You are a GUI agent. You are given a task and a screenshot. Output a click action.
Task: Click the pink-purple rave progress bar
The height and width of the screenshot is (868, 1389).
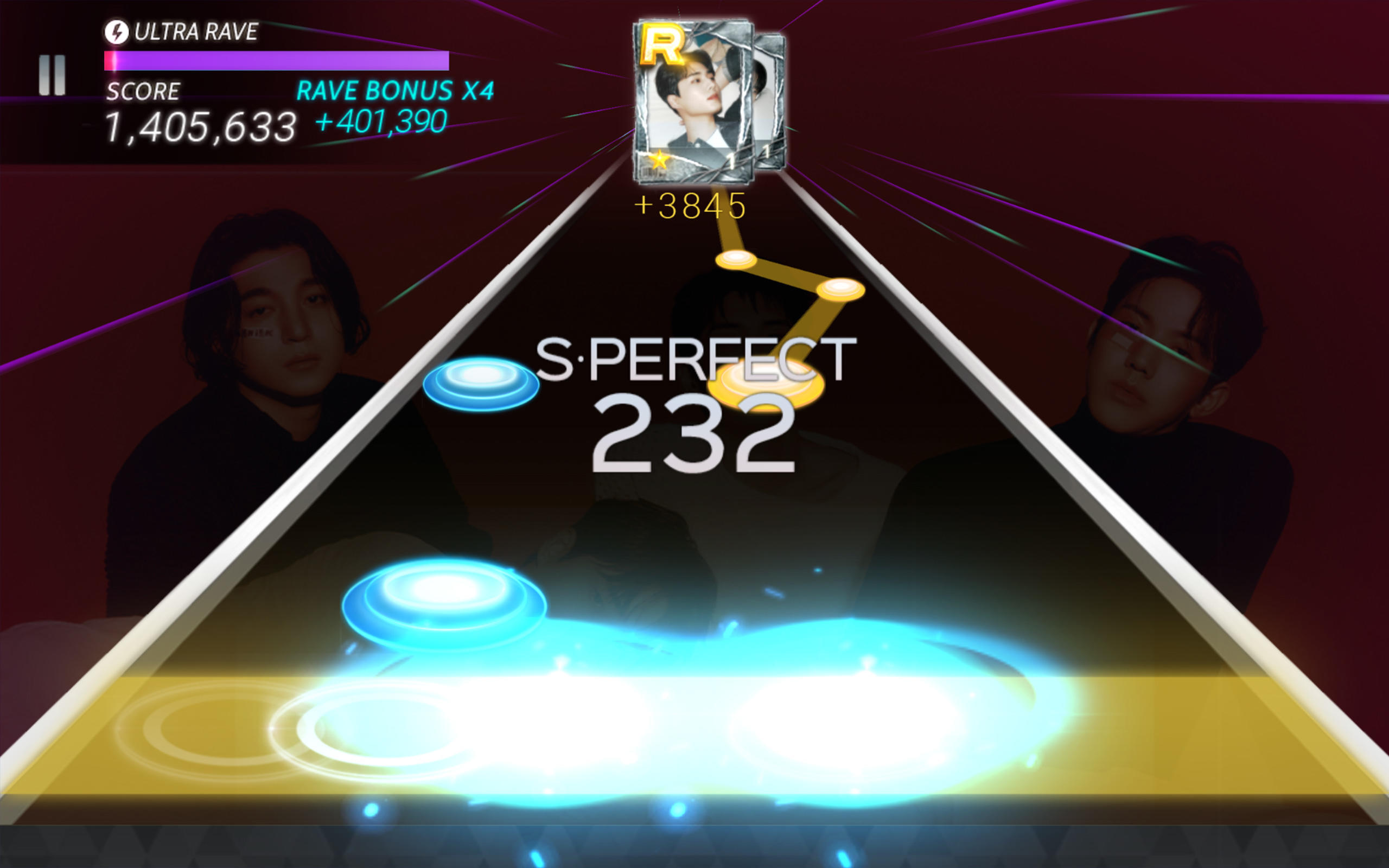click(x=276, y=59)
